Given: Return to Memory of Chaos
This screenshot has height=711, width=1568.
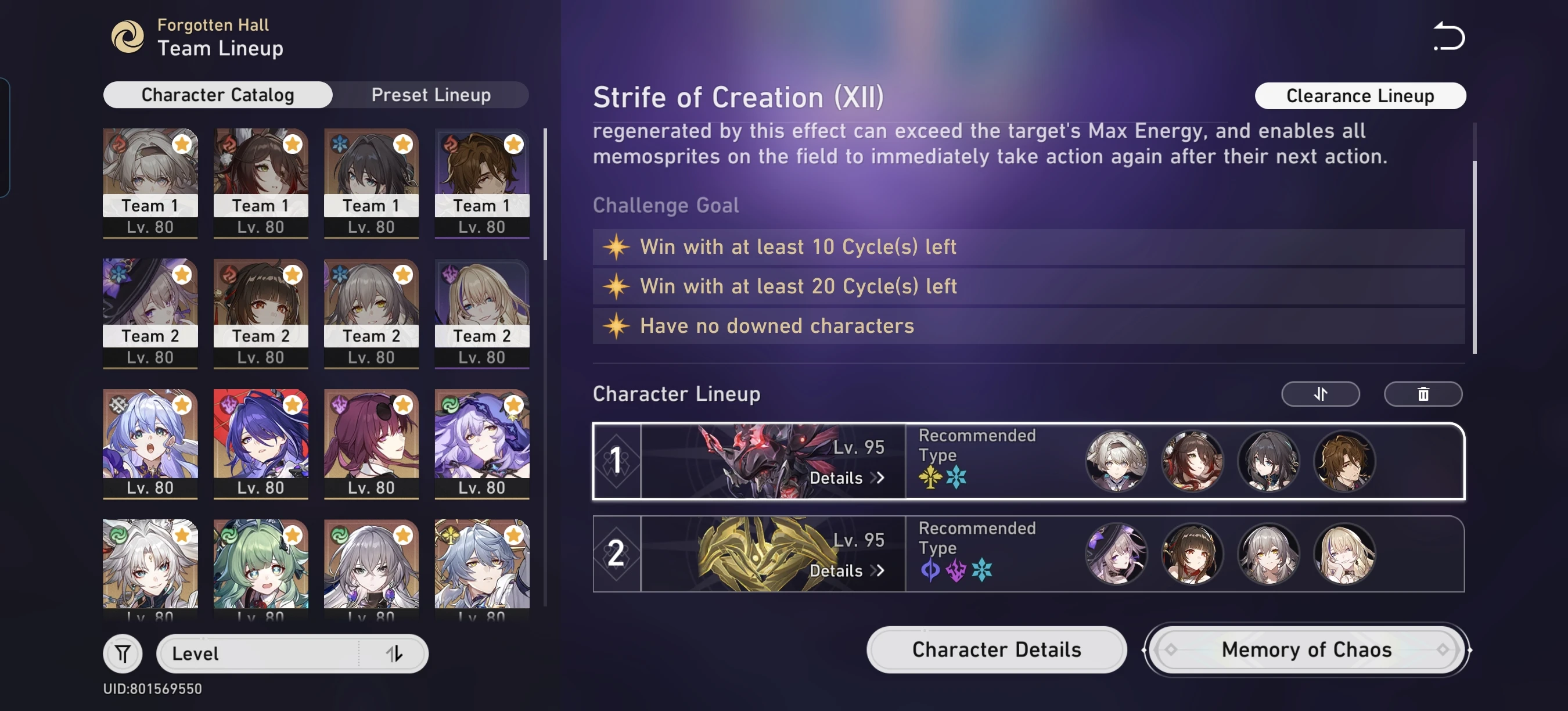Looking at the screenshot, I should 1306,649.
